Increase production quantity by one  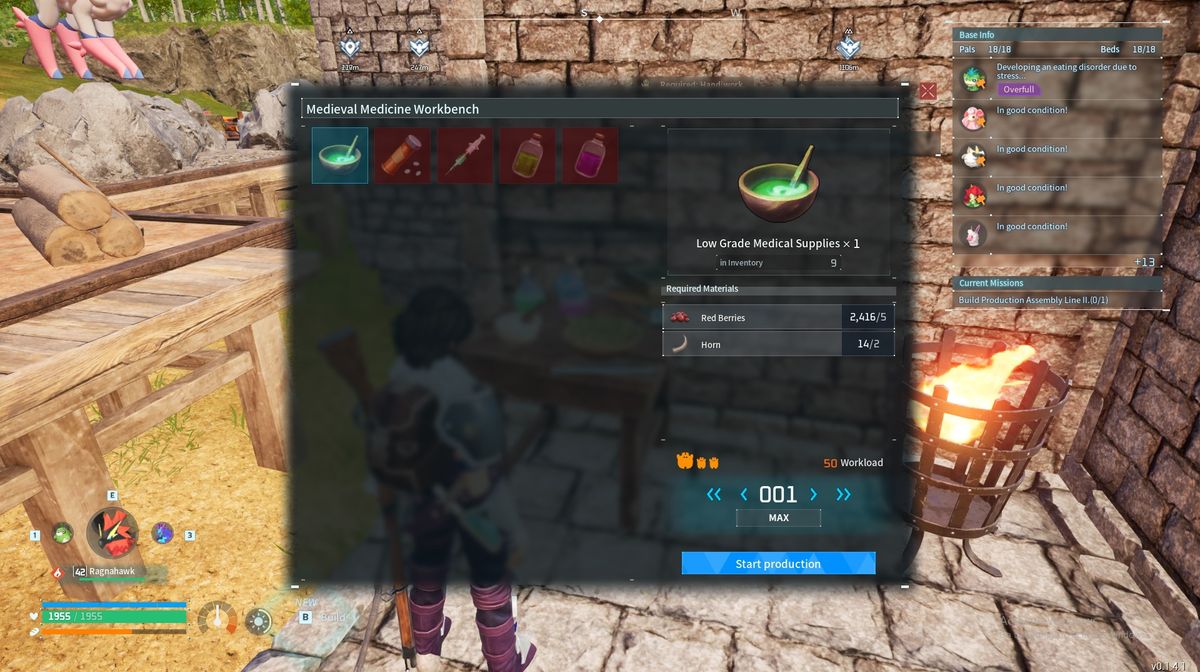(x=813, y=494)
